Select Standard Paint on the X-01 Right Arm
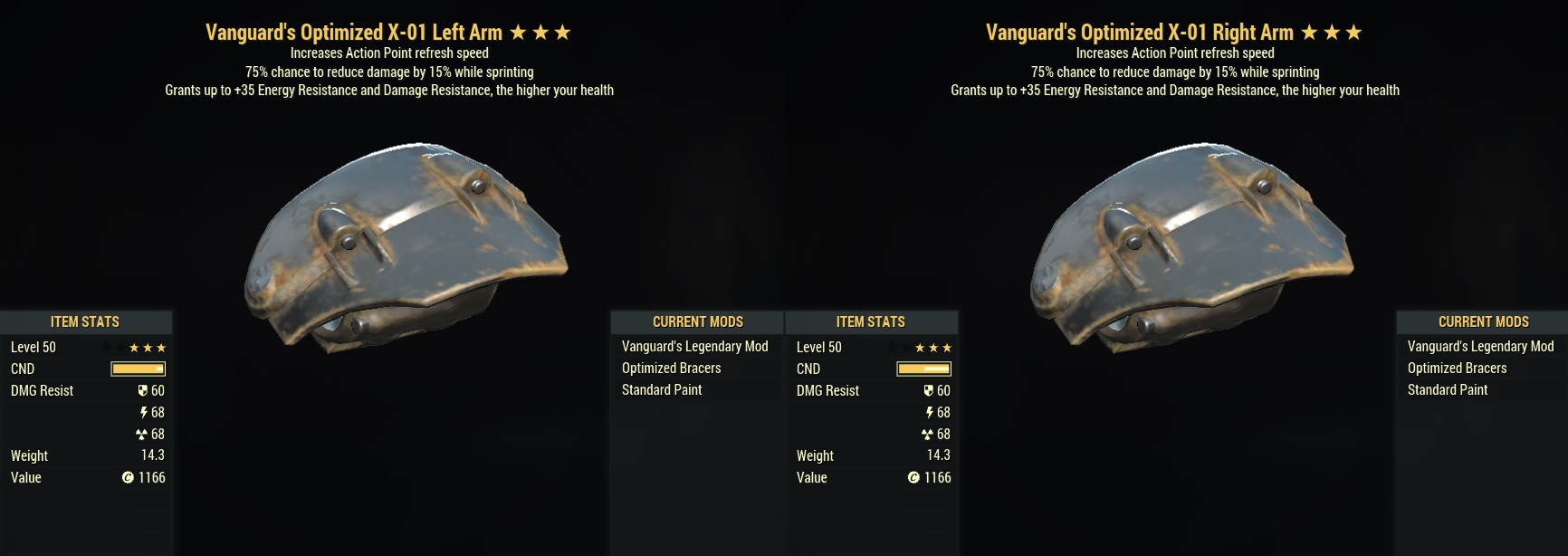The width and height of the screenshot is (1568, 556). pos(1448,390)
